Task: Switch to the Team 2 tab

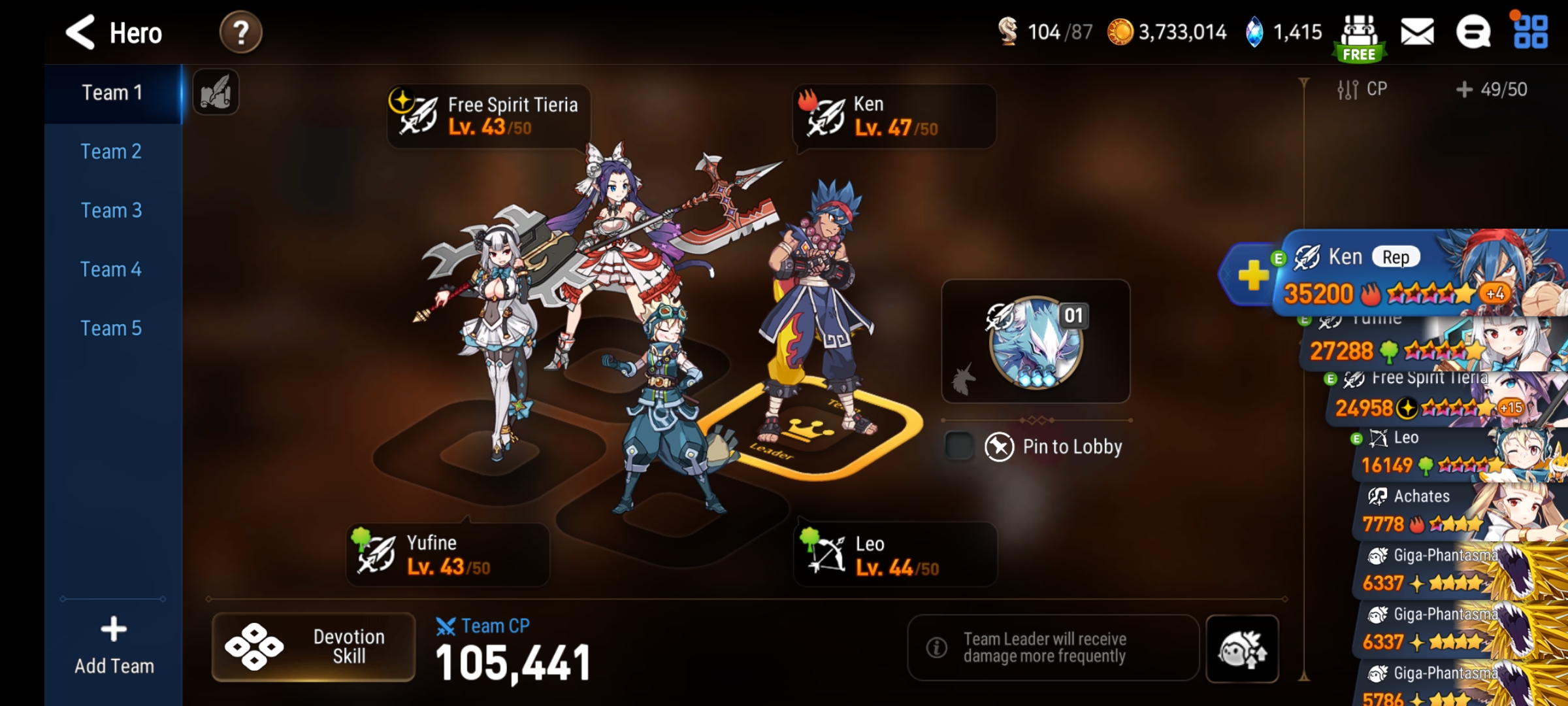Action: 111,151
